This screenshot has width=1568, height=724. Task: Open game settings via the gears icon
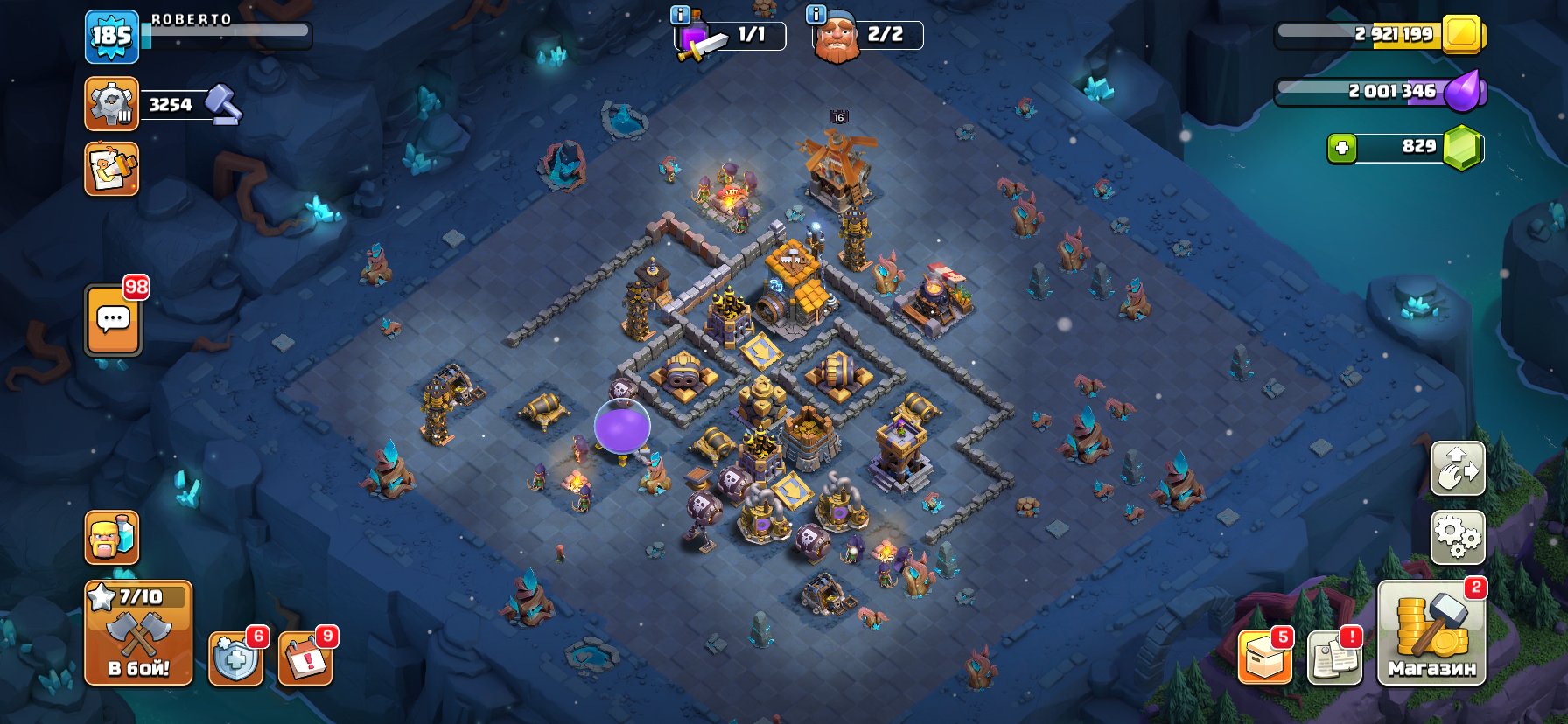[1458, 540]
